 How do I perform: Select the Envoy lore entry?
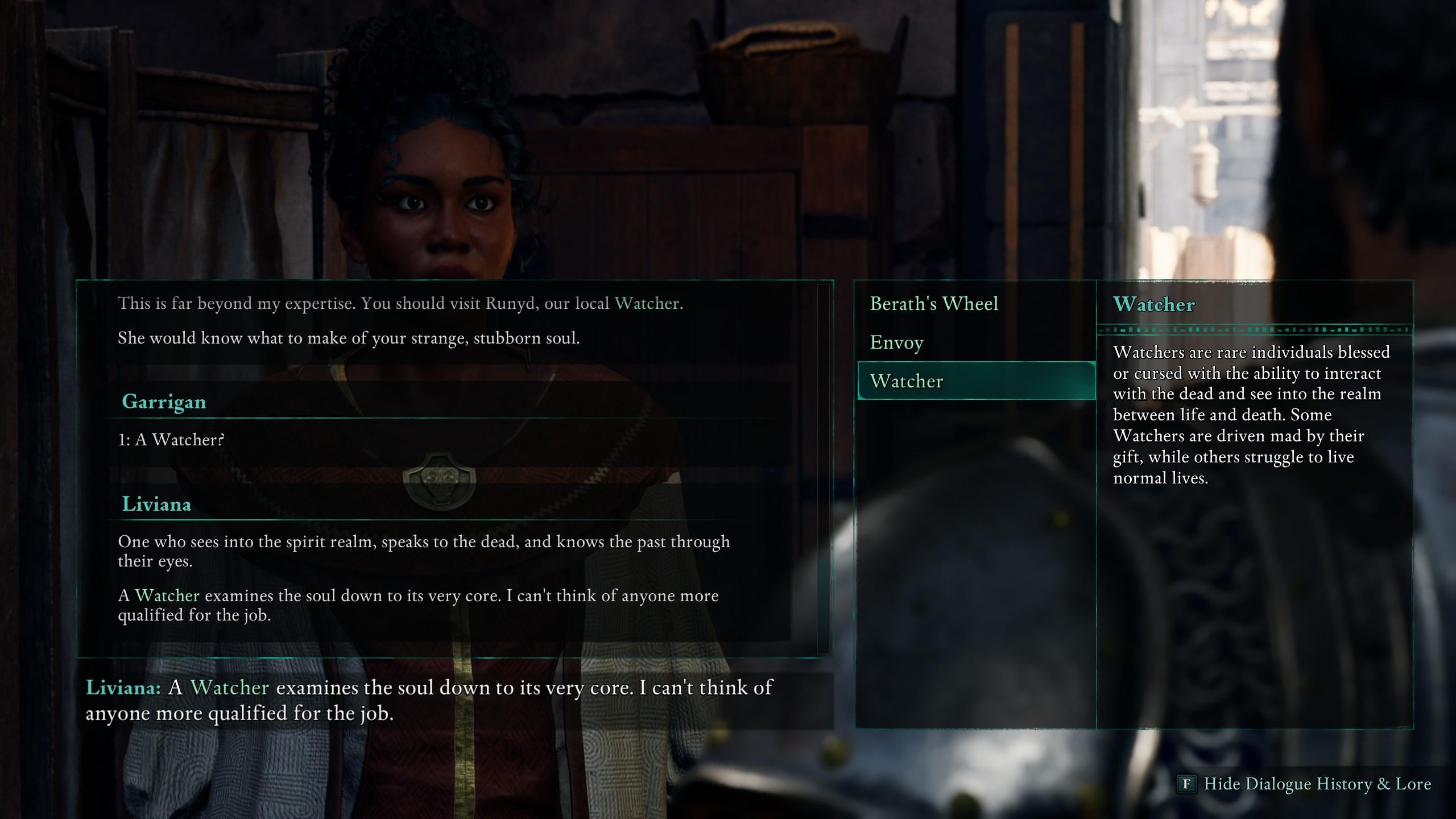click(x=897, y=342)
